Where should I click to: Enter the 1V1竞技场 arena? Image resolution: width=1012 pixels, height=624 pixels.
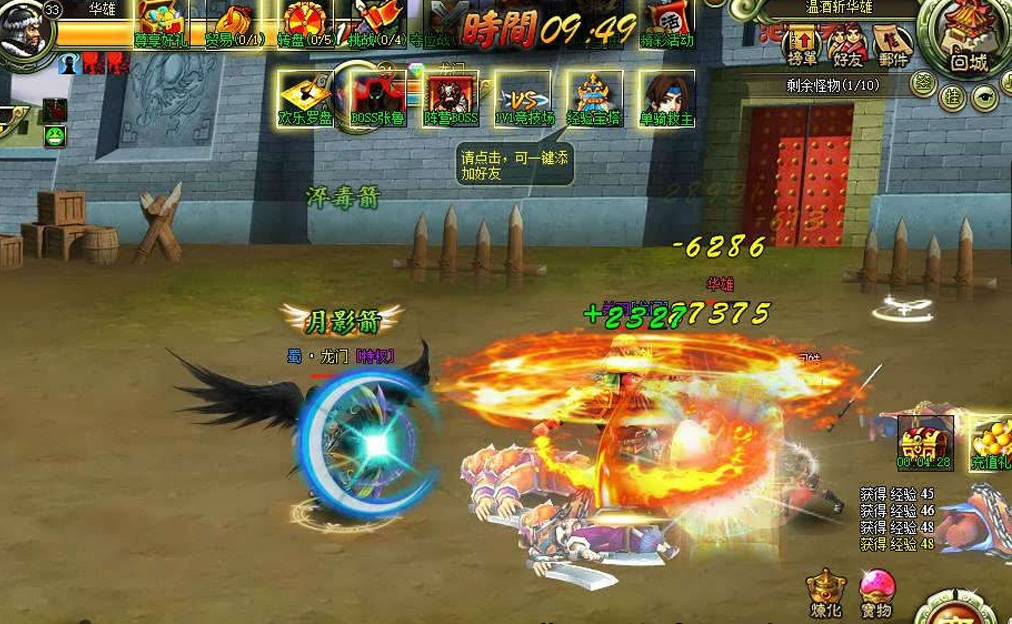(x=523, y=96)
